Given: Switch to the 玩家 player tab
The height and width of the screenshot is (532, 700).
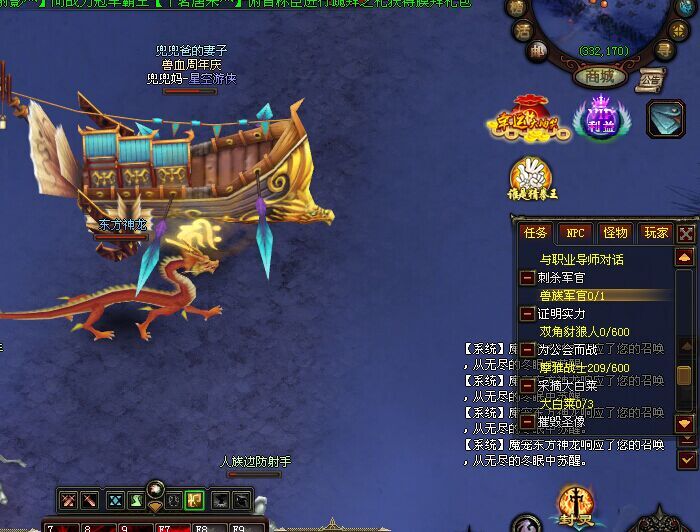Looking at the screenshot, I should pos(655,232).
